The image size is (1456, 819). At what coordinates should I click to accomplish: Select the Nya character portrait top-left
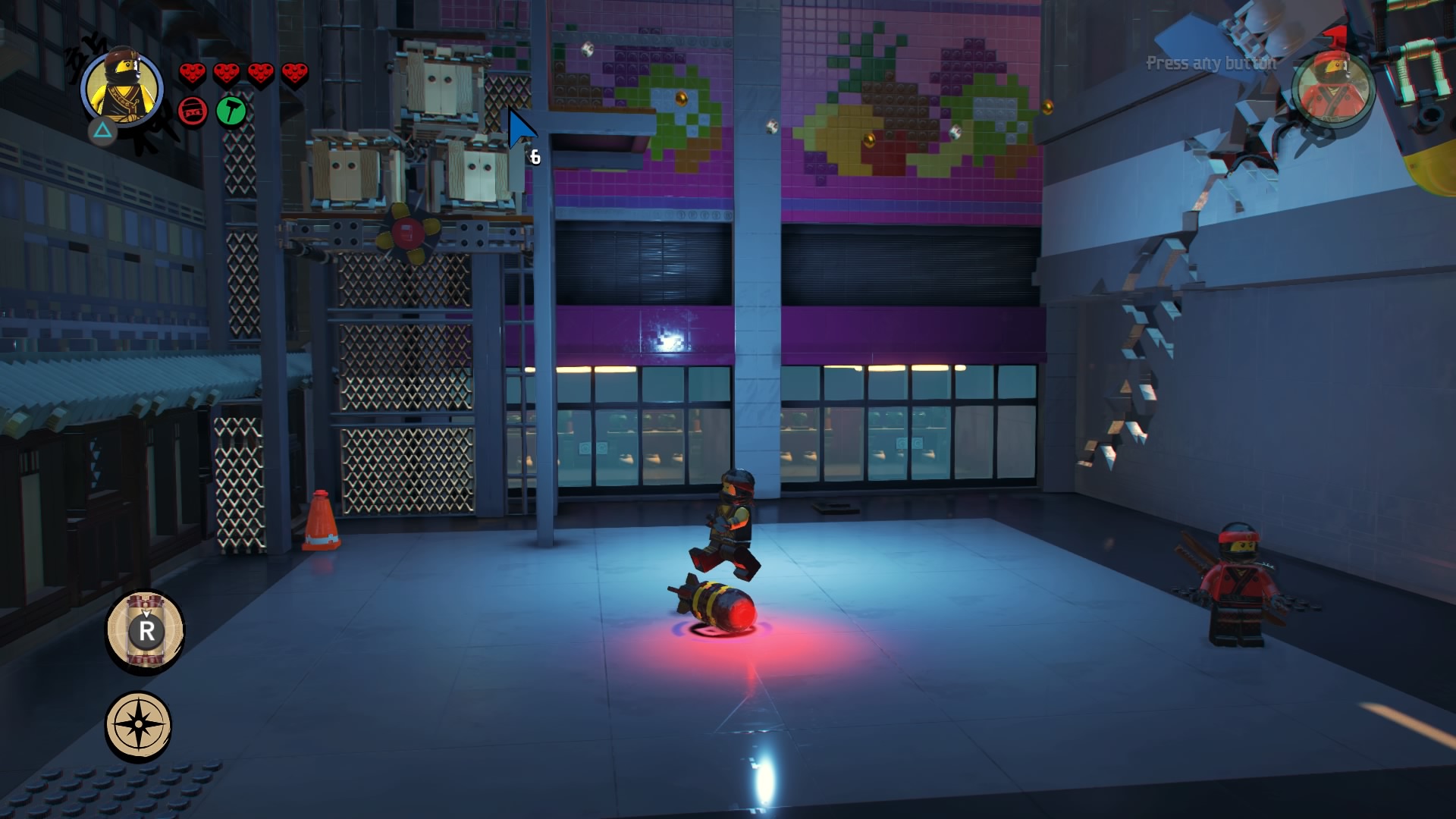pos(123,86)
